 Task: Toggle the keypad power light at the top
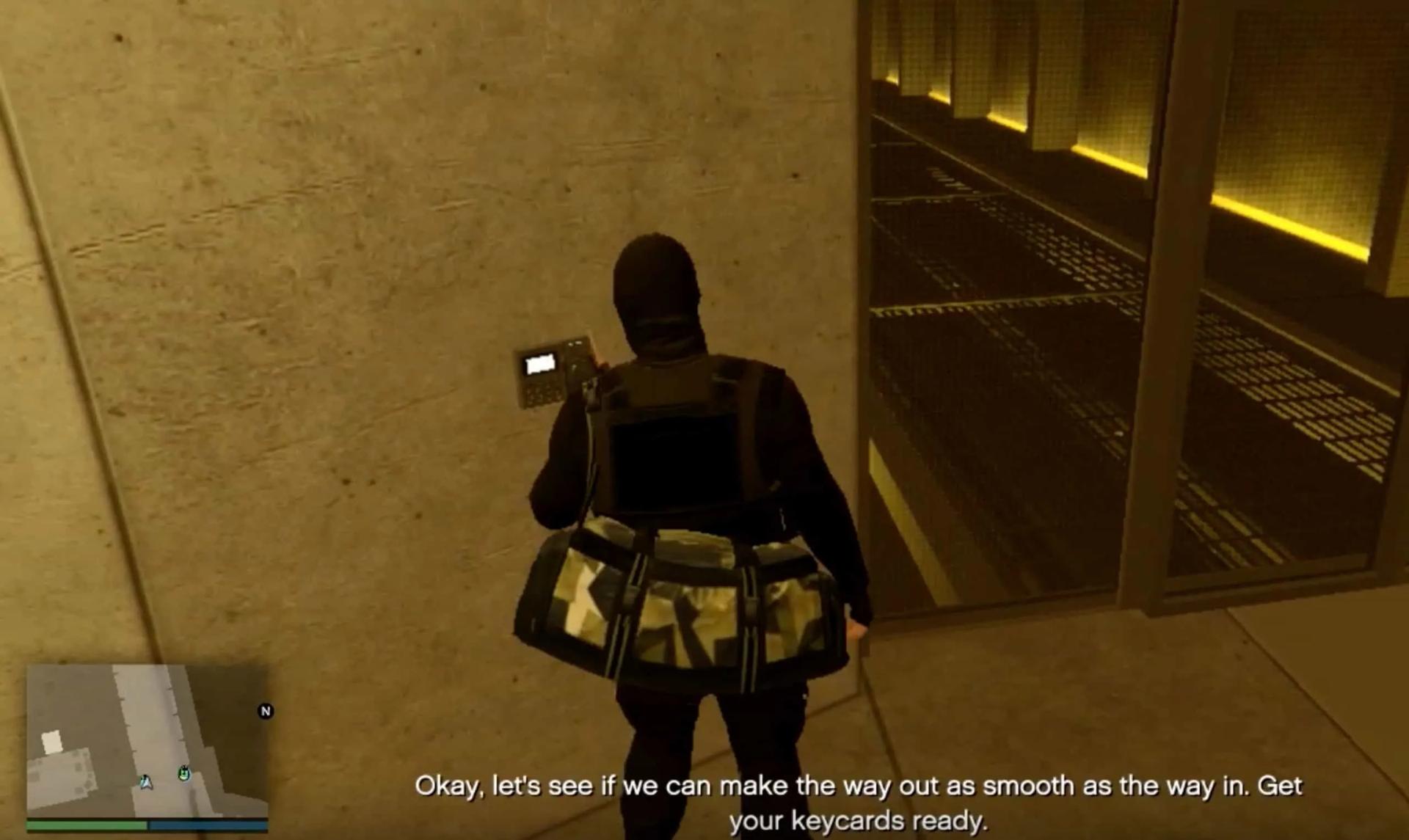pos(578,343)
